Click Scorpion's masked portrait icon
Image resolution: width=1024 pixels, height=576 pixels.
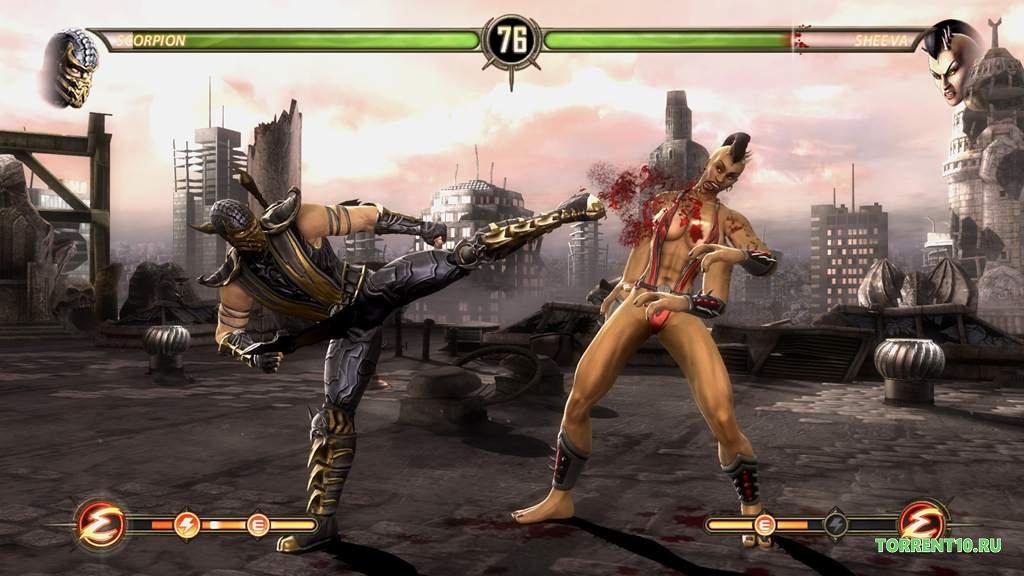pos(71,67)
